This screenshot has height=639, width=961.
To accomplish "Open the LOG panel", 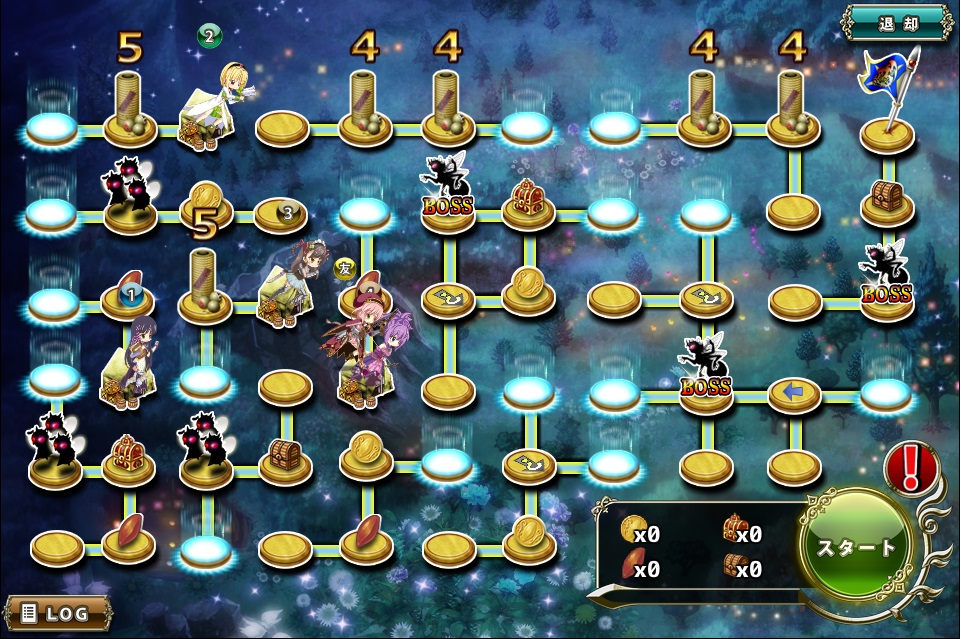I will [x=57, y=612].
